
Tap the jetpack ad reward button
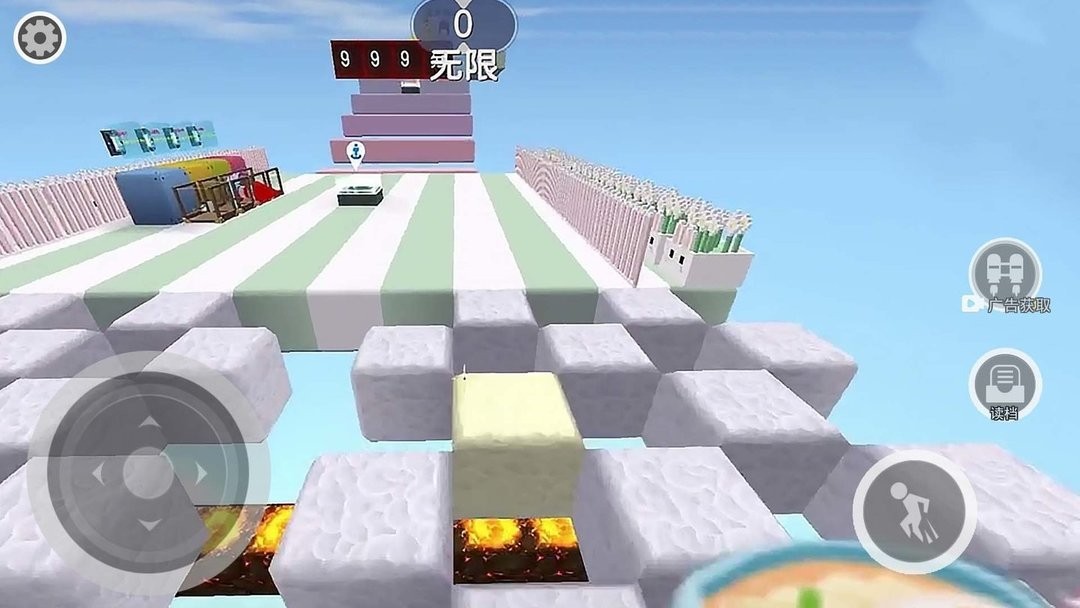1005,274
